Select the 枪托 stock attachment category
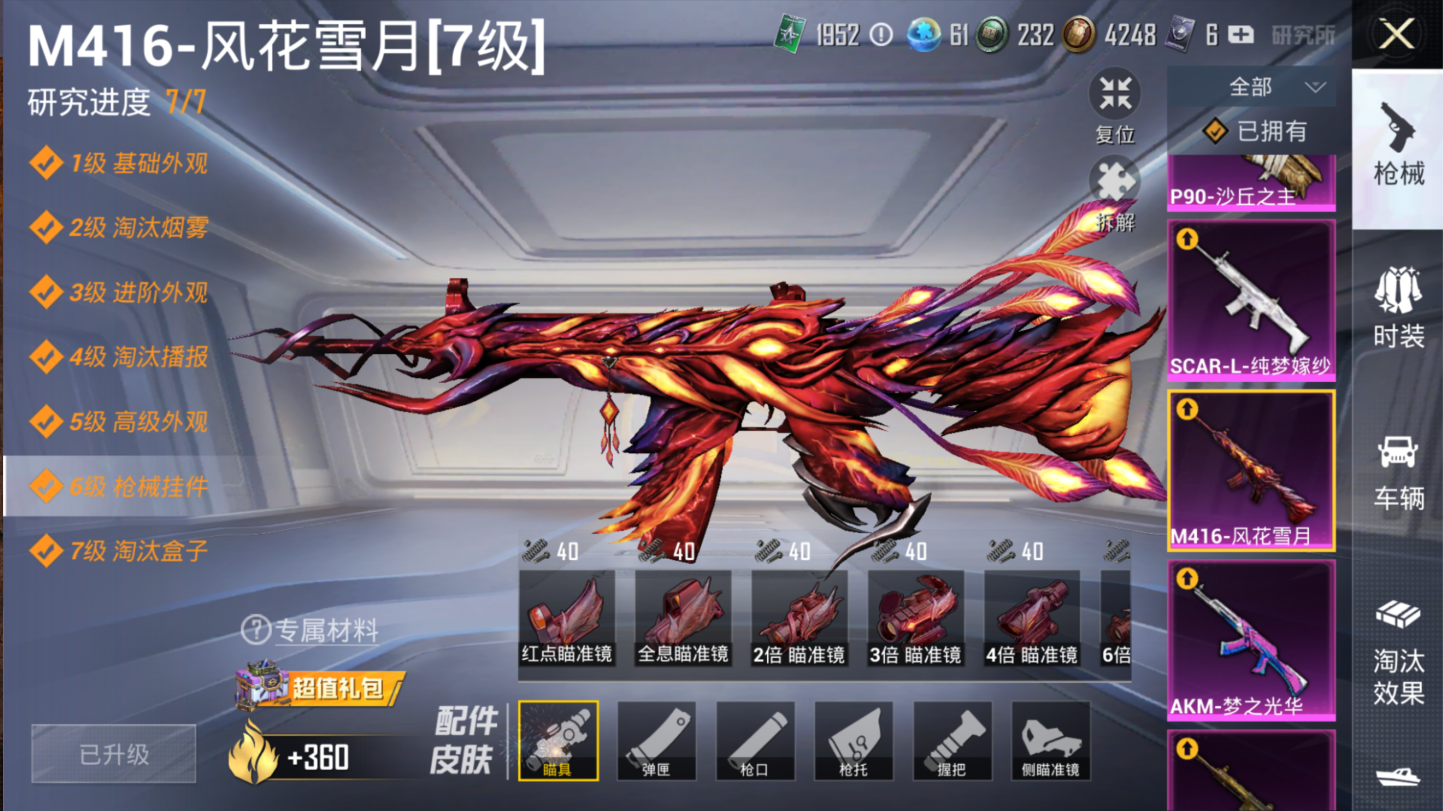The image size is (1443, 811). tap(853, 741)
